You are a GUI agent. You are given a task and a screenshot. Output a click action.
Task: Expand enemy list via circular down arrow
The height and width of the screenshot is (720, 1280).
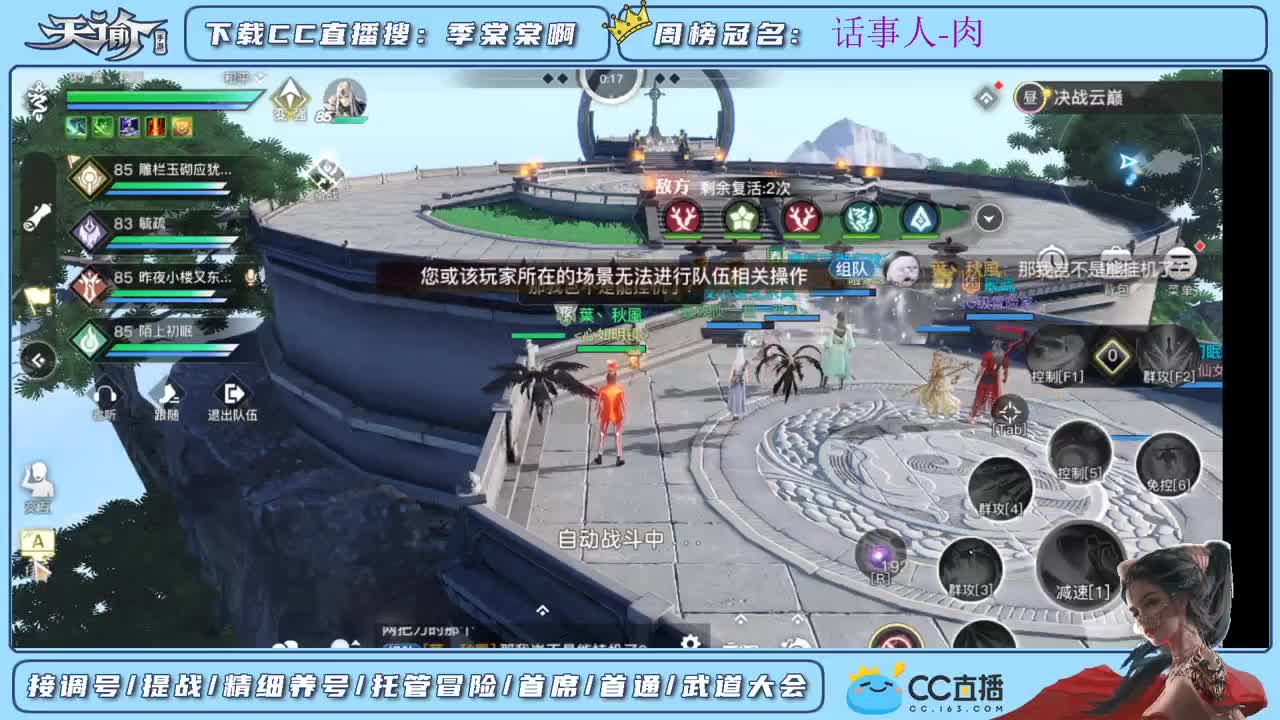coord(988,217)
